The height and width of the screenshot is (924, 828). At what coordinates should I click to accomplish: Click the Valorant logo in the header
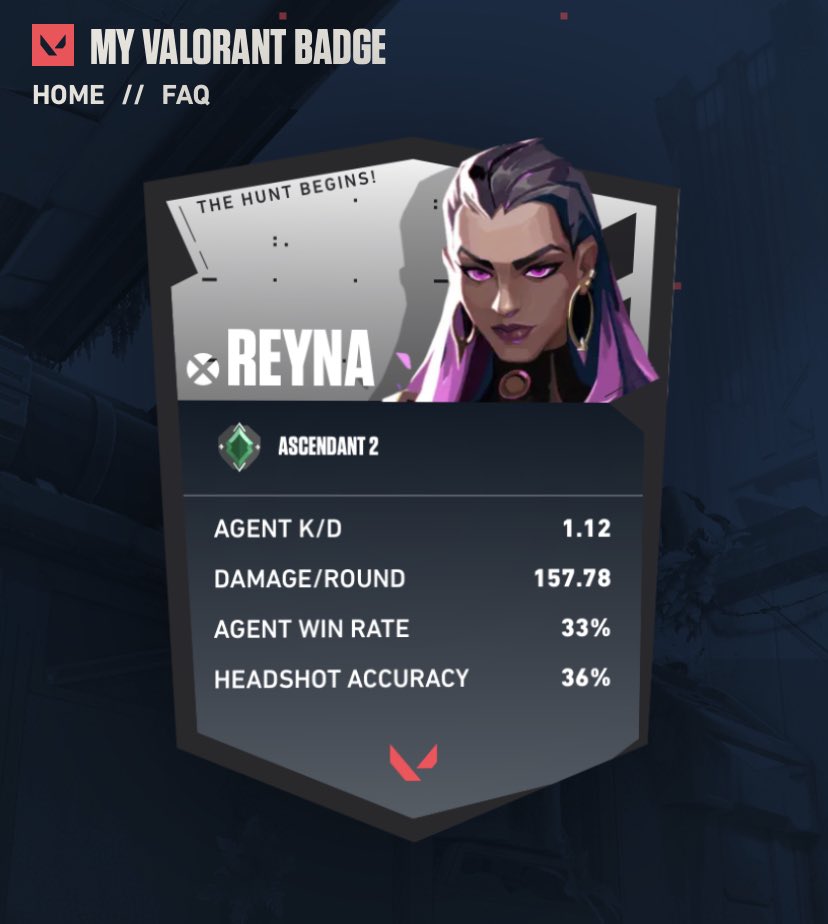(x=53, y=46)
